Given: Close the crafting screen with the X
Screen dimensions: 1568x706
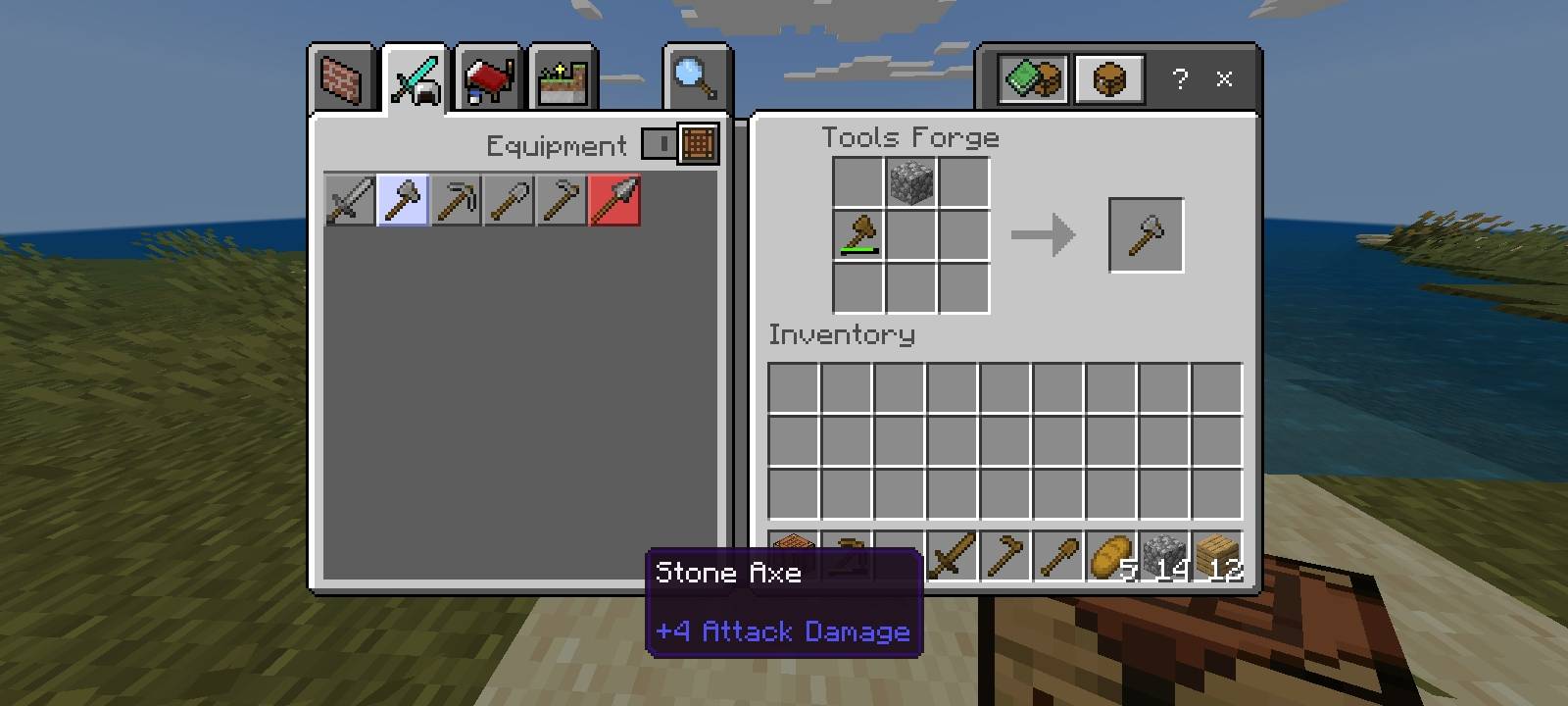Looking at the screenshot, I should click(1224, 78).
